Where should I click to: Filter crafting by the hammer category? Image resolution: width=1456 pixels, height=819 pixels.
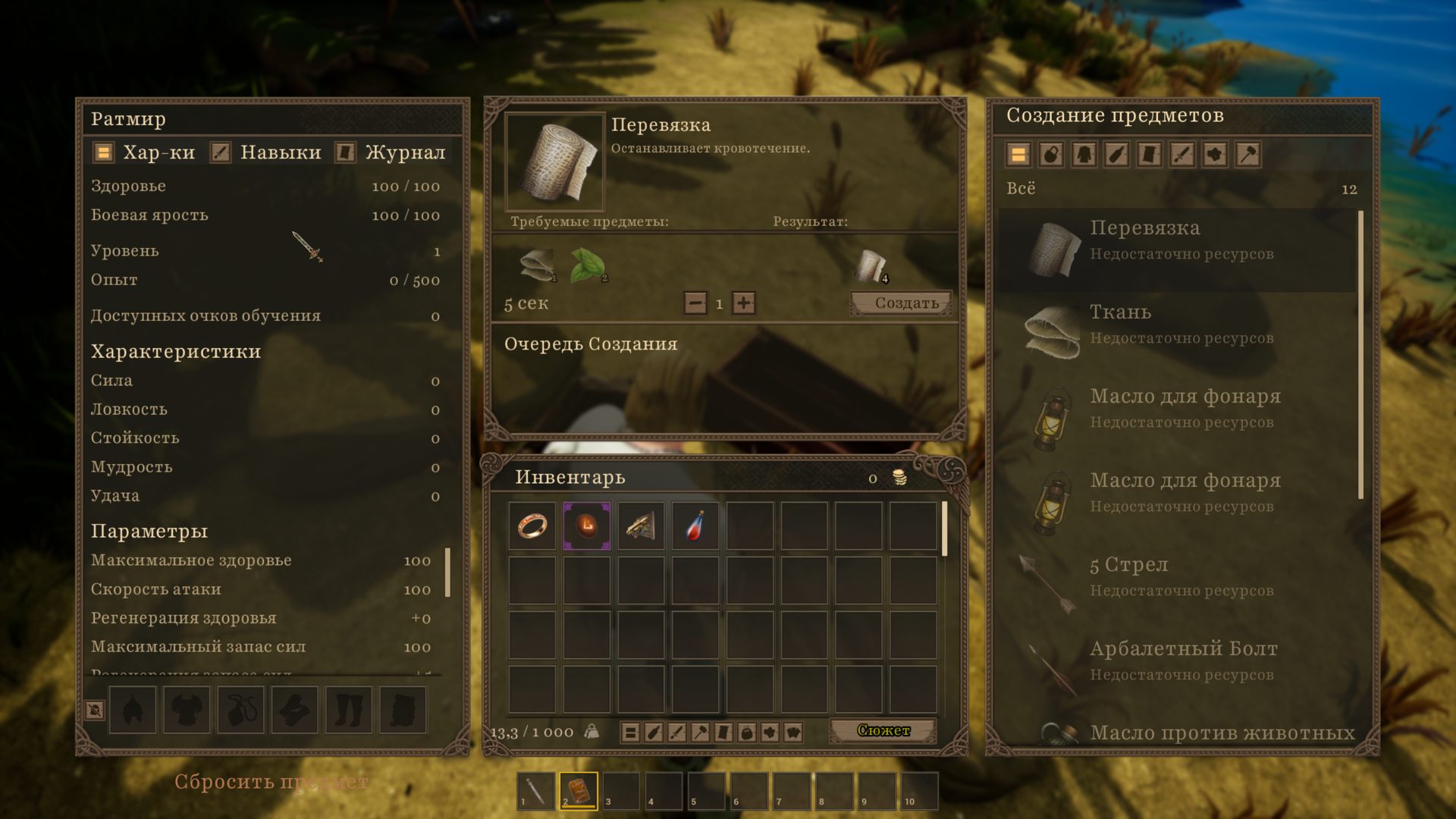1247,155
